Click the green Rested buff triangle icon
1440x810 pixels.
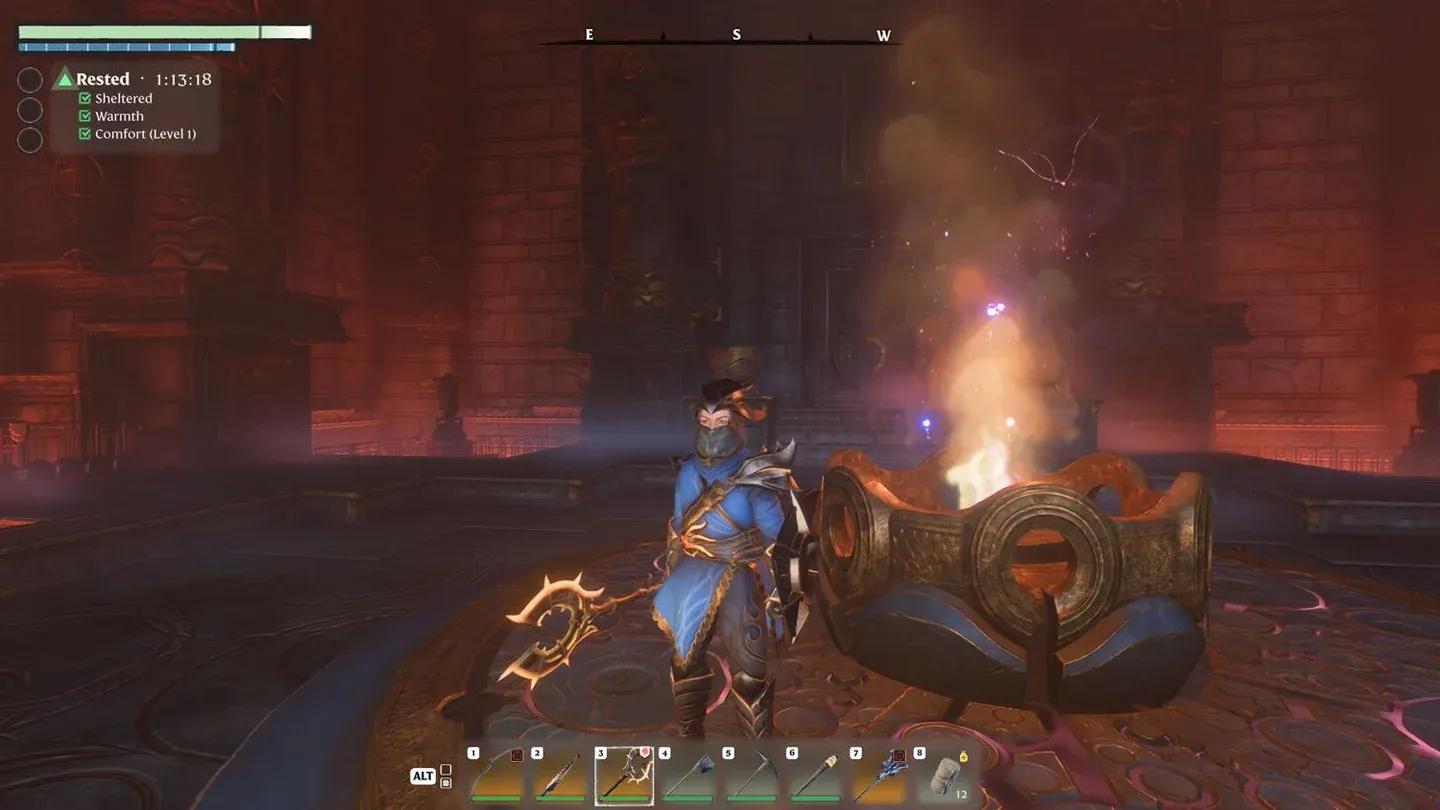pos(65,79)
